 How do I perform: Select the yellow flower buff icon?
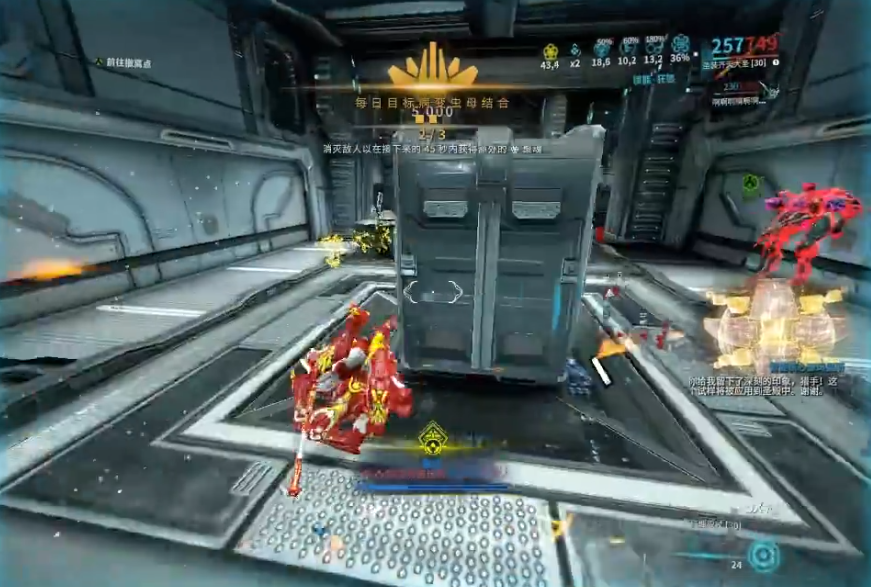coord(549,50)
